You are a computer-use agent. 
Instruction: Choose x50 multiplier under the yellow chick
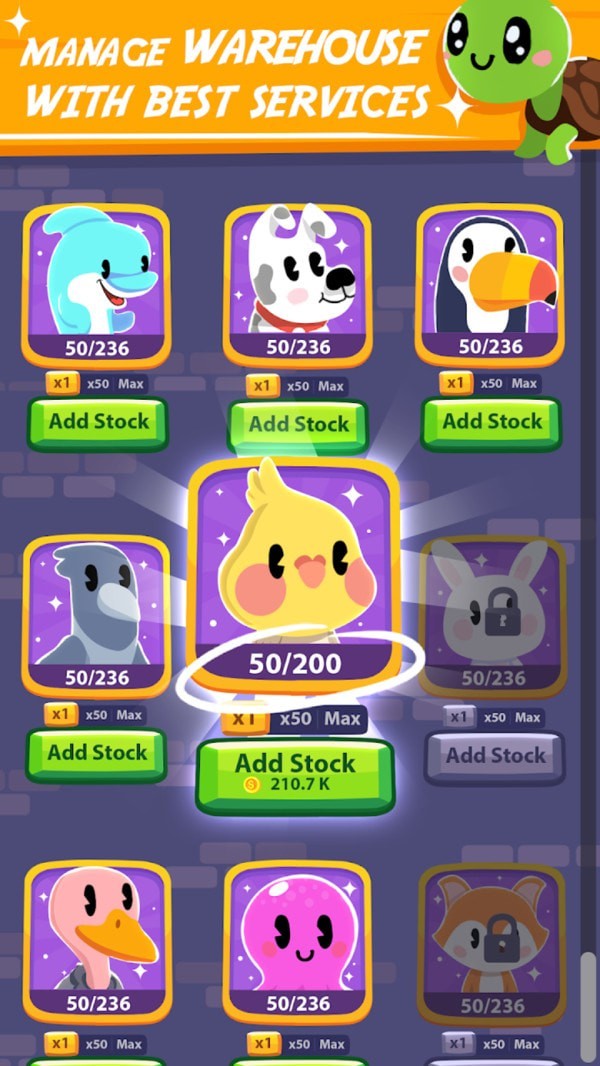(x=296, y=719)
